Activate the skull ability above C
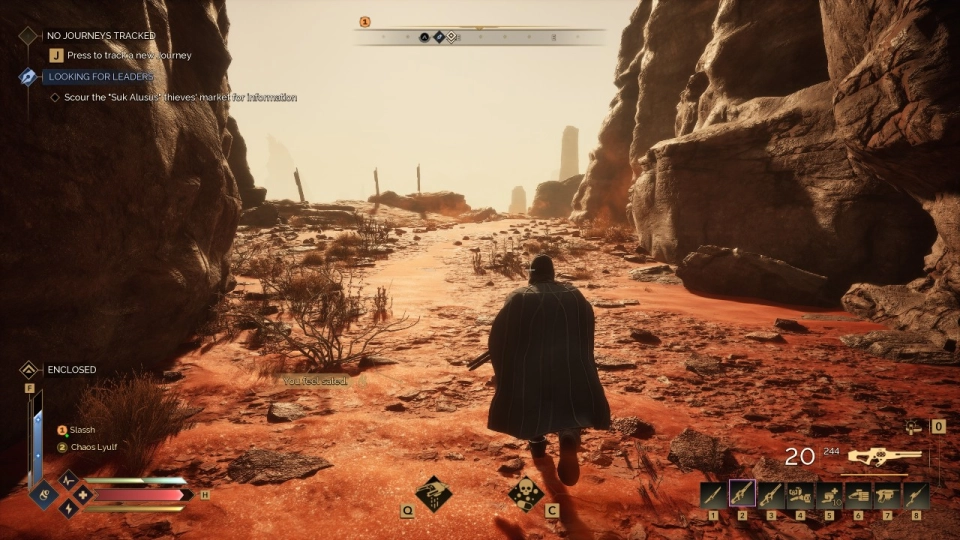The height and width of the screenshot is (540, 960). [525, 493]
